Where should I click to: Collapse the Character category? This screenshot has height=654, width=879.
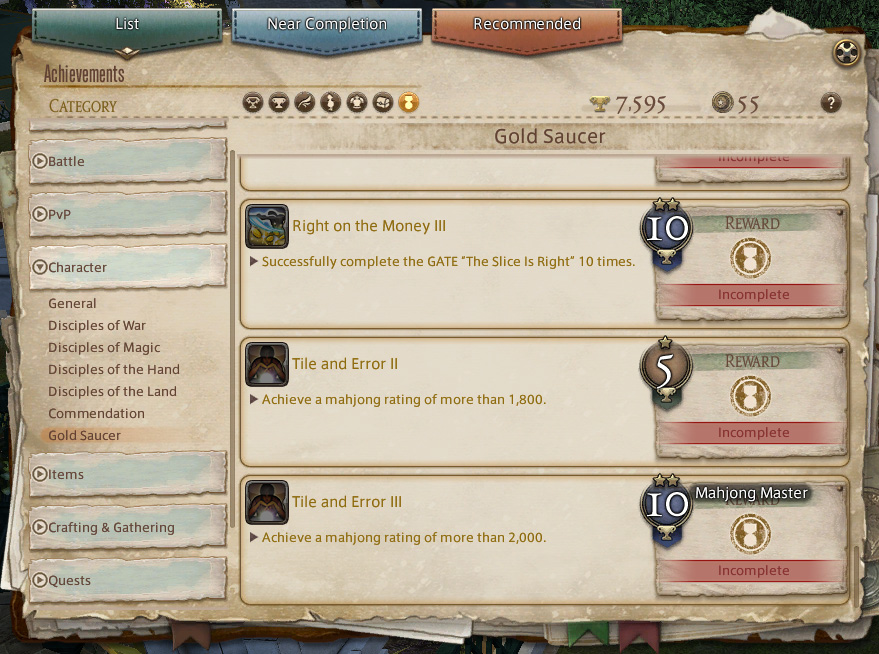tap(127, 267)
